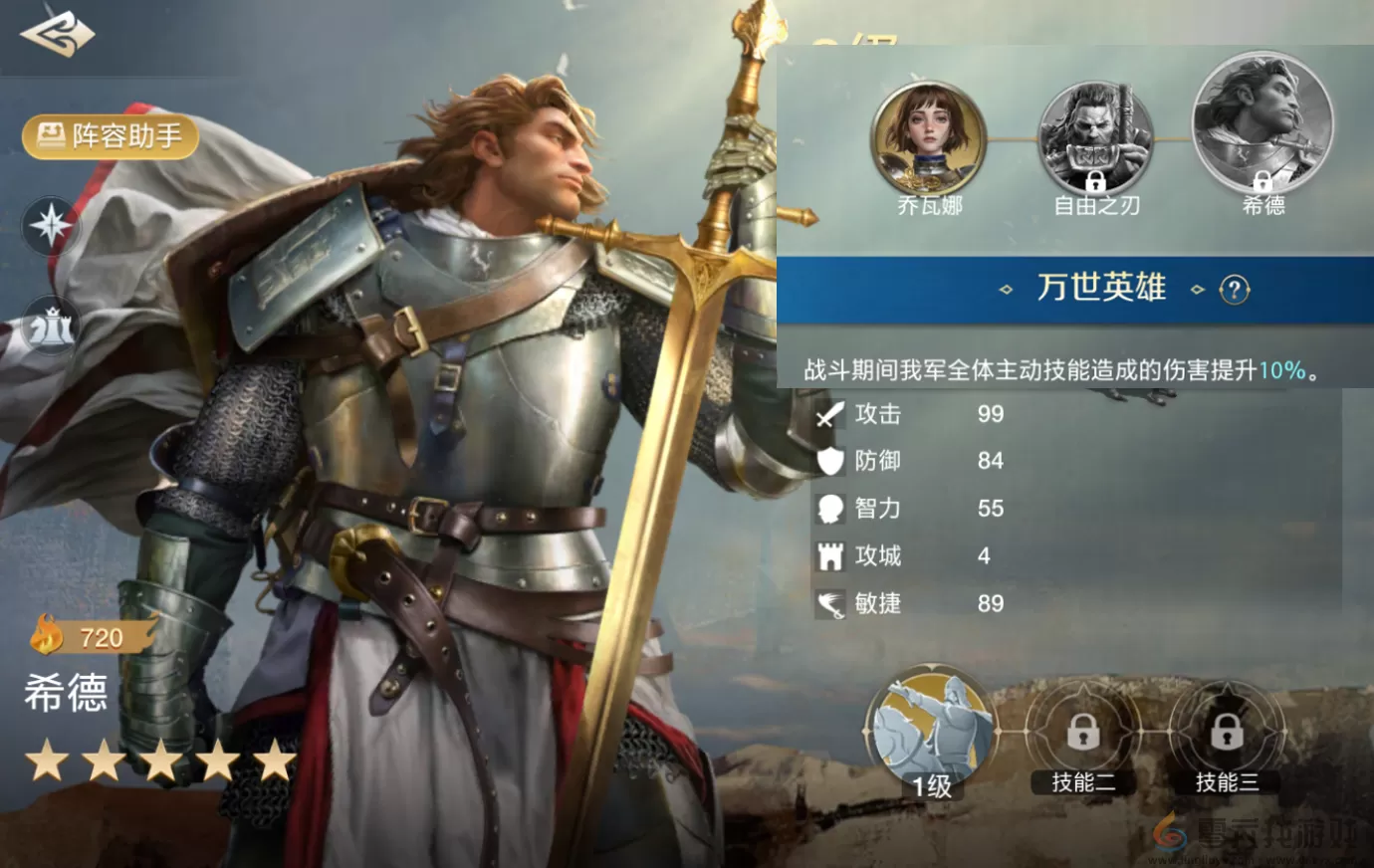Click the locked 技能三 skill icon
Viewport: 1374px width, 868px height.
[x=1227, y=734]
